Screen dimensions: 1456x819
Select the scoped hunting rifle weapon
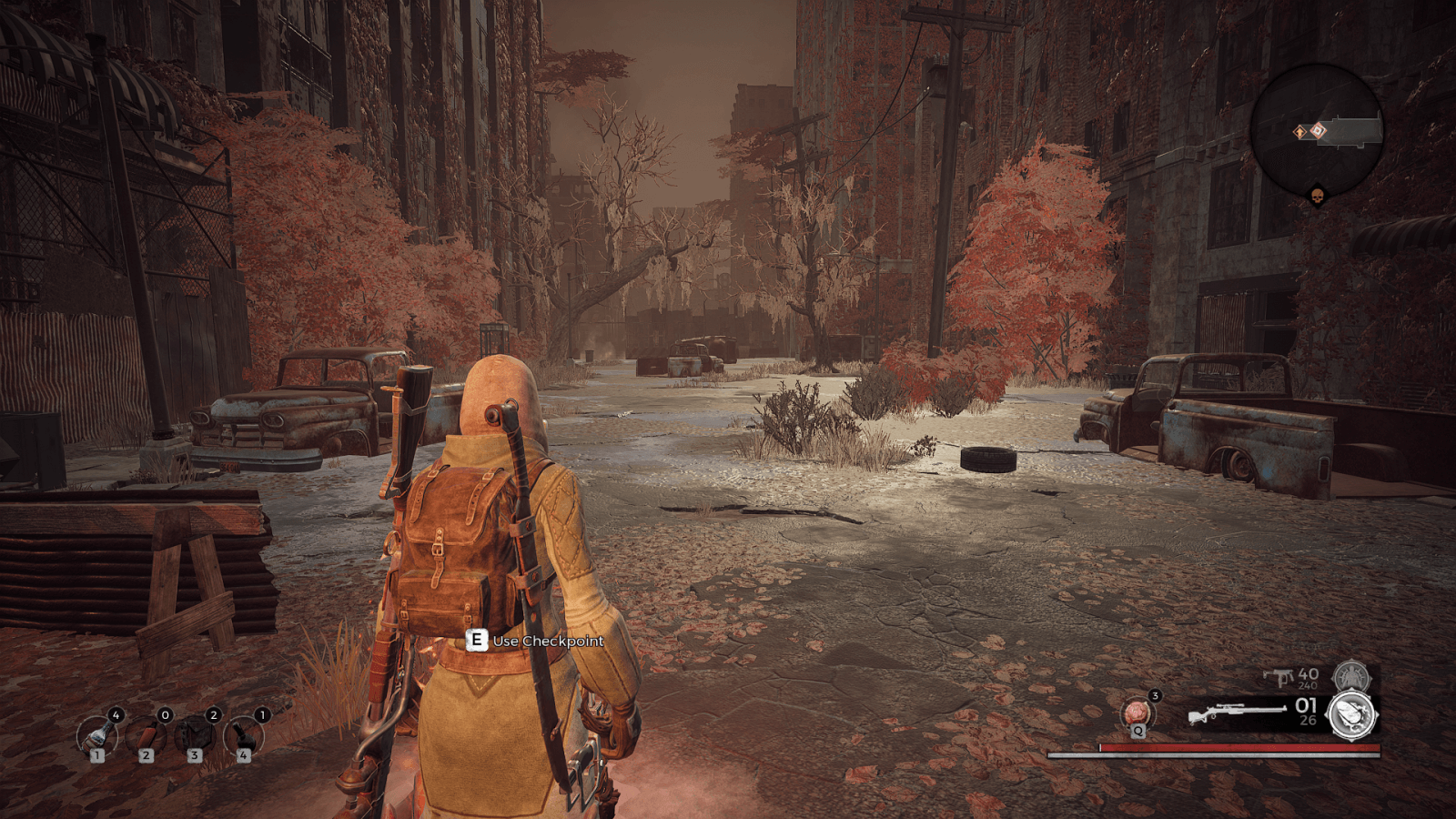pyautogui.click(x=1236, y=713)
